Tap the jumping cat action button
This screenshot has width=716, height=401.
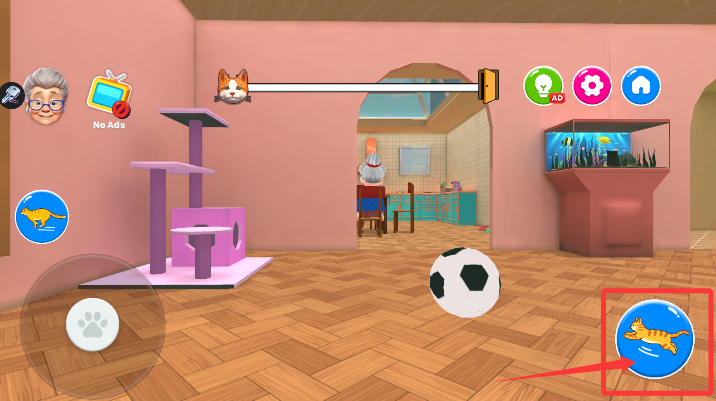pyautogui.click(x=654, y=338)
